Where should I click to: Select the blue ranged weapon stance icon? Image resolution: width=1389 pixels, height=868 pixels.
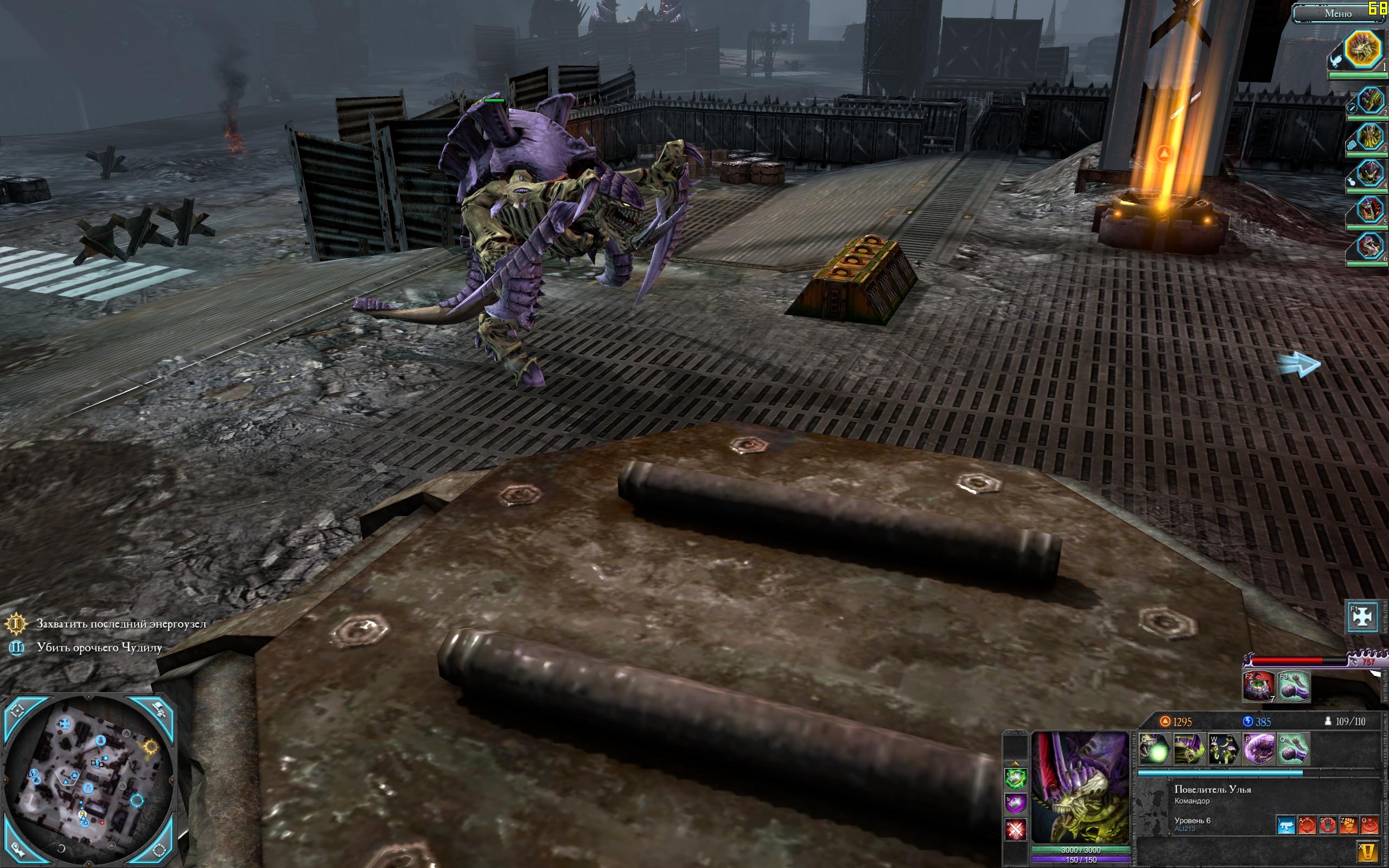pos(1286,826)
